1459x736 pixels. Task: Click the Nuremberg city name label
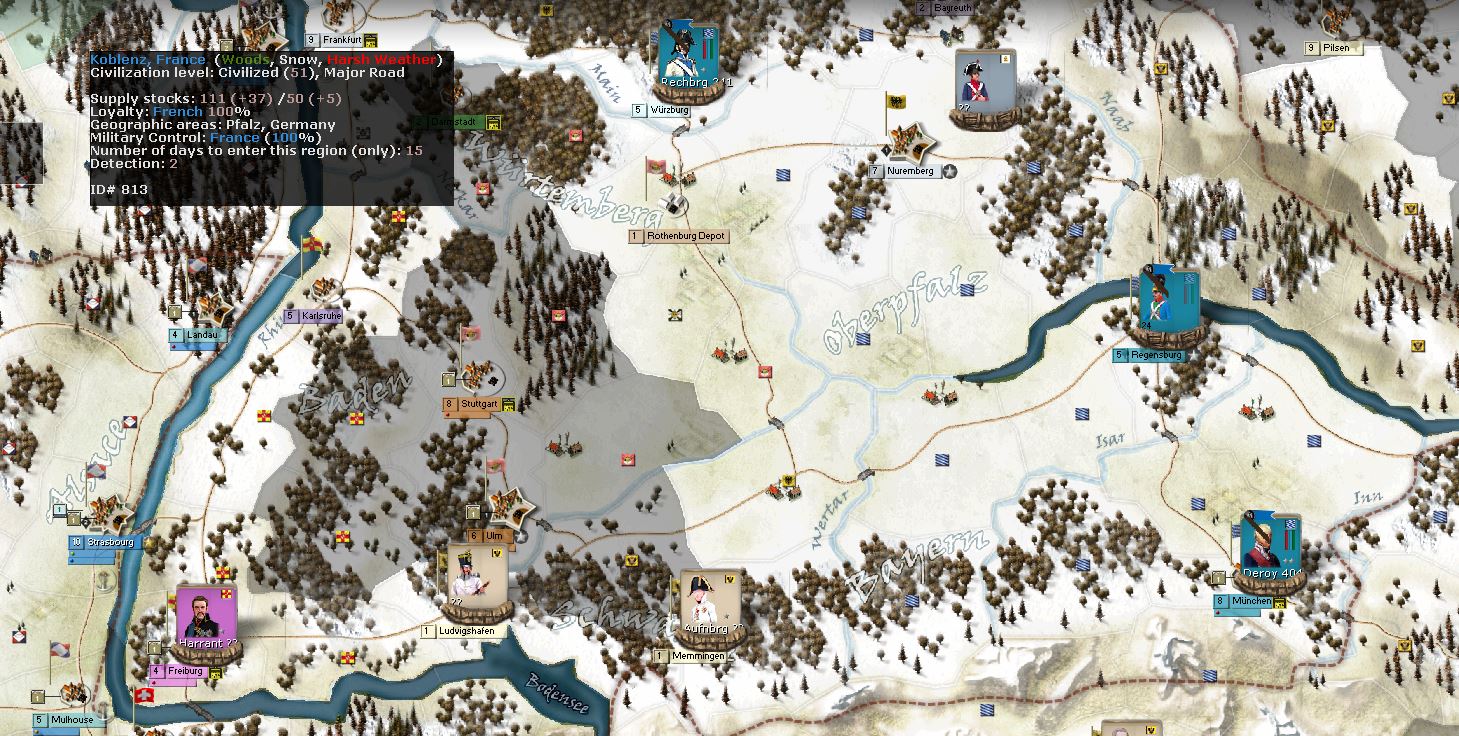pos(909,171)
